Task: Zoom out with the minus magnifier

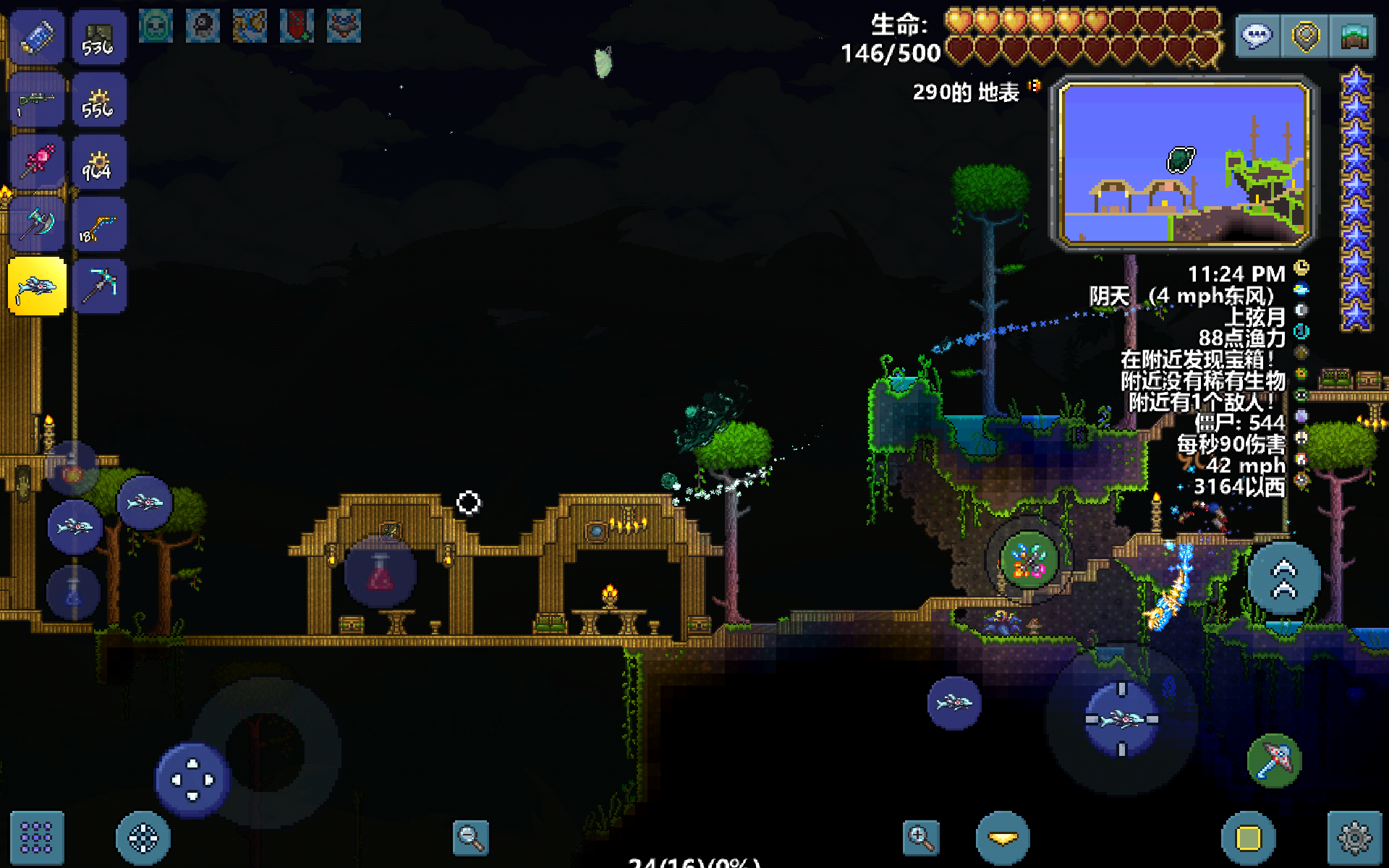Action: [470, 838]
